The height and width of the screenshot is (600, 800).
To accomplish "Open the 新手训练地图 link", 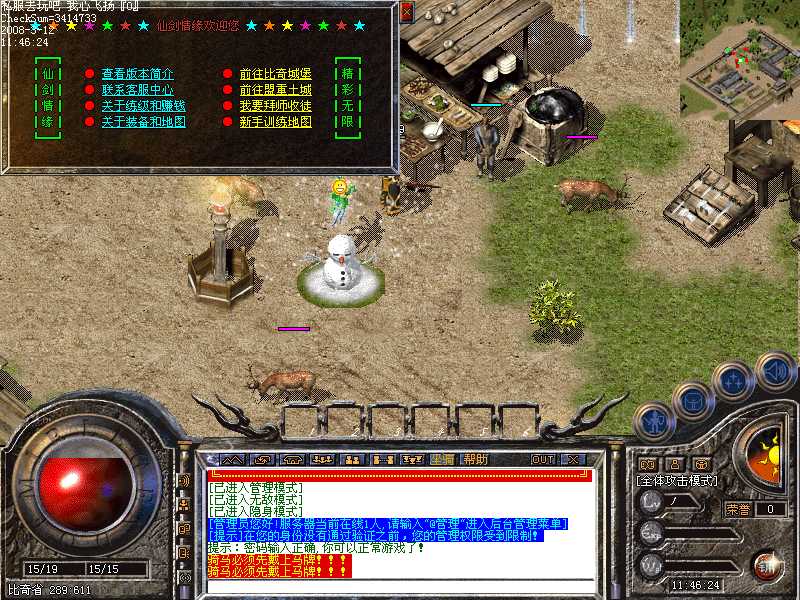I will click(275, 122).
